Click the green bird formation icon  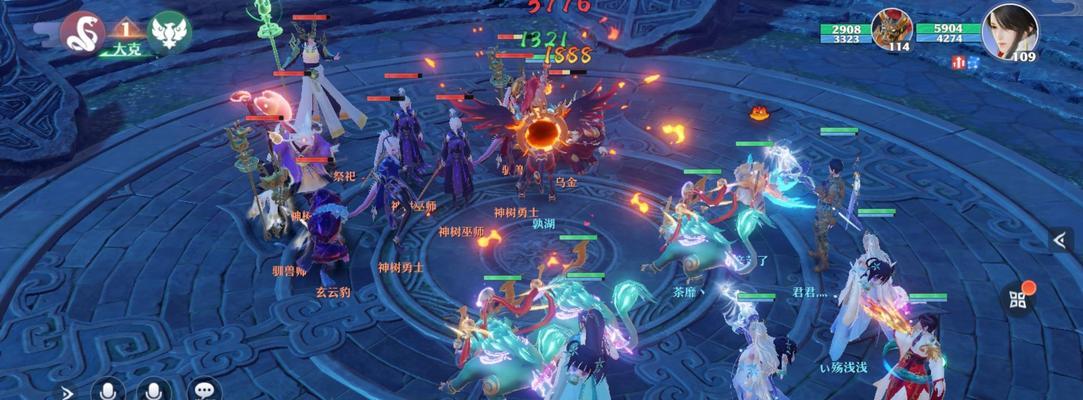click(x=168, y=32)
